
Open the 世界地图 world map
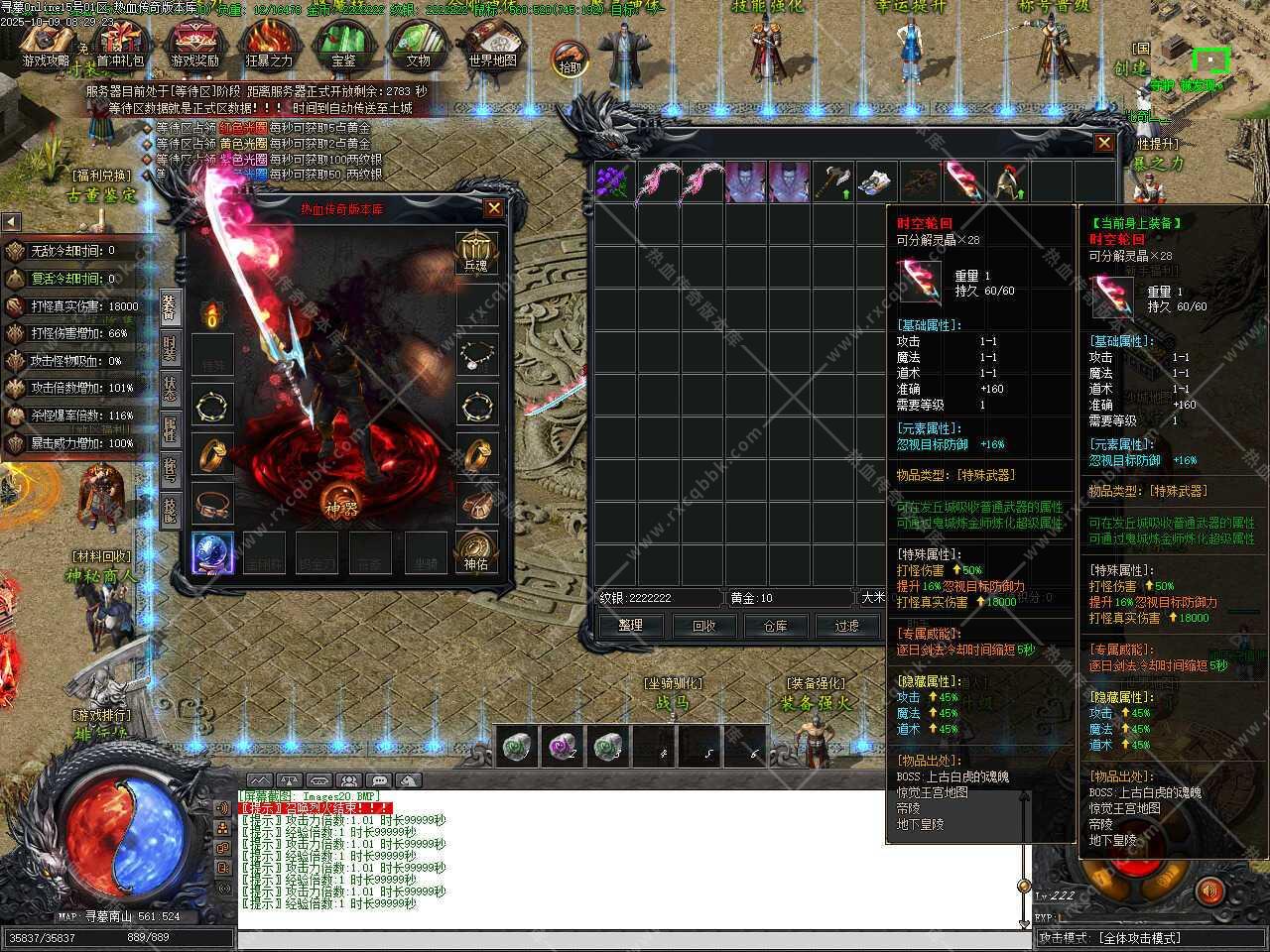click(492, 45)
